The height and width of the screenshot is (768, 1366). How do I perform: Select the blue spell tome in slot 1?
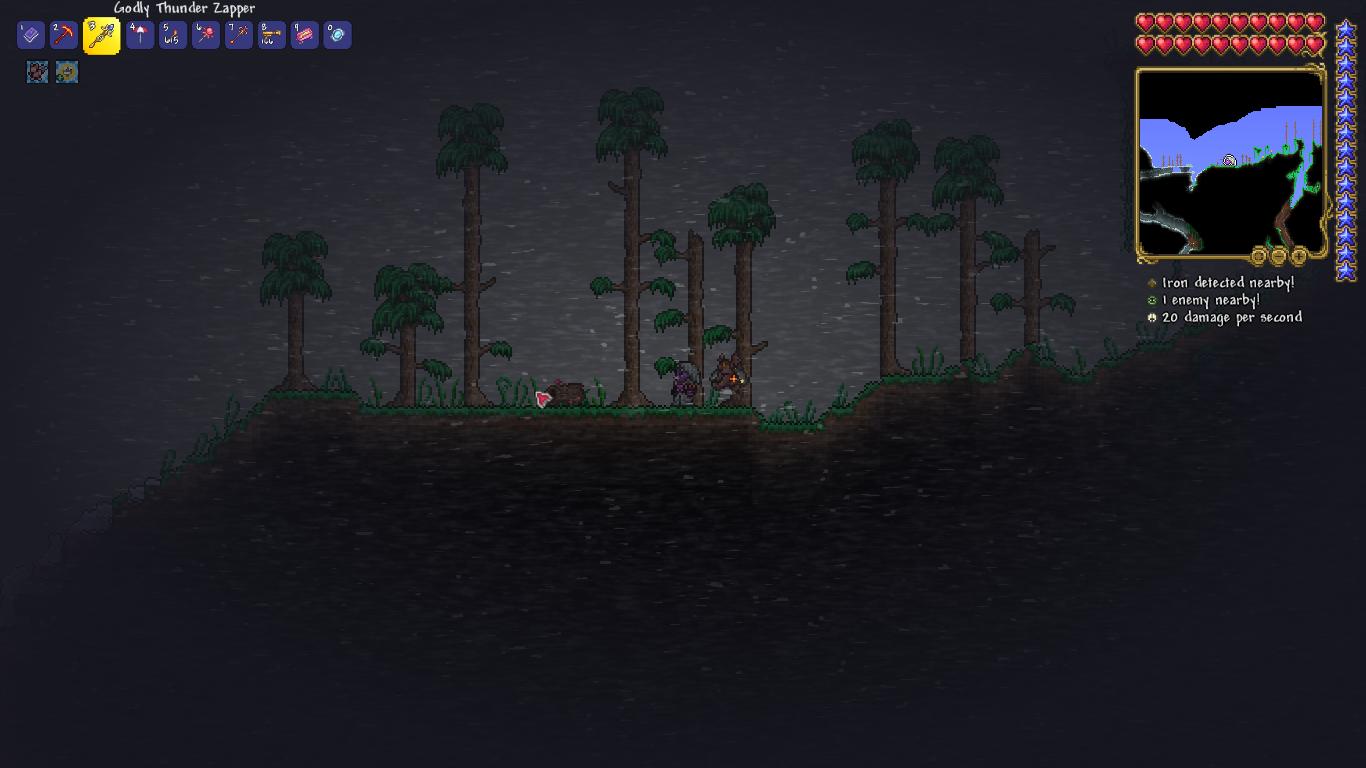click(31, 36)
